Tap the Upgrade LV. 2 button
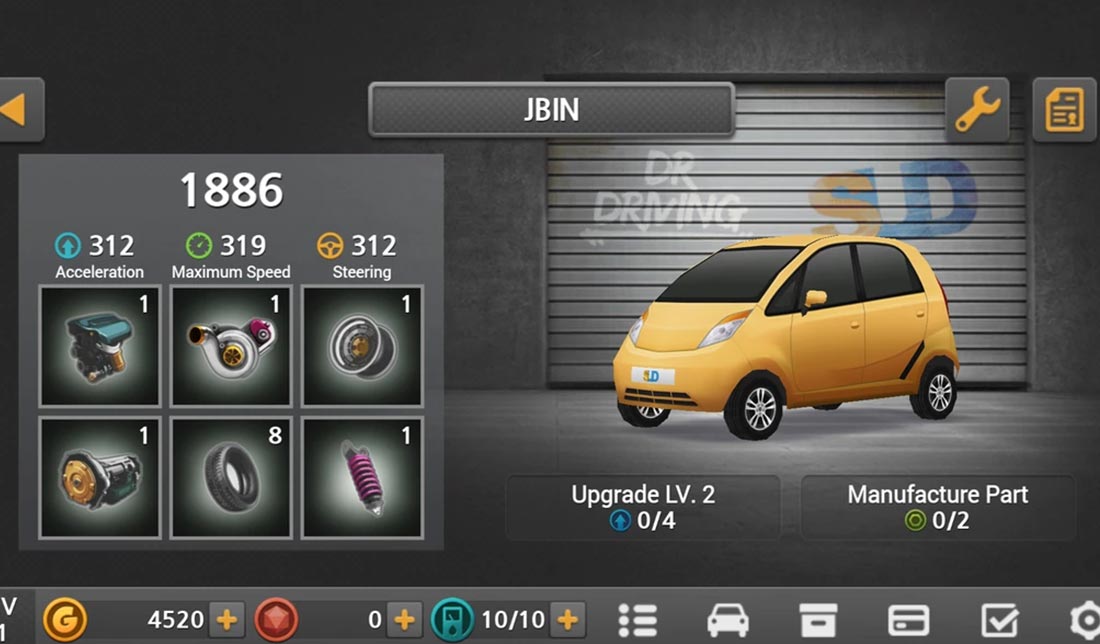This screenshot has height=644, width=1100. point(642,507)
